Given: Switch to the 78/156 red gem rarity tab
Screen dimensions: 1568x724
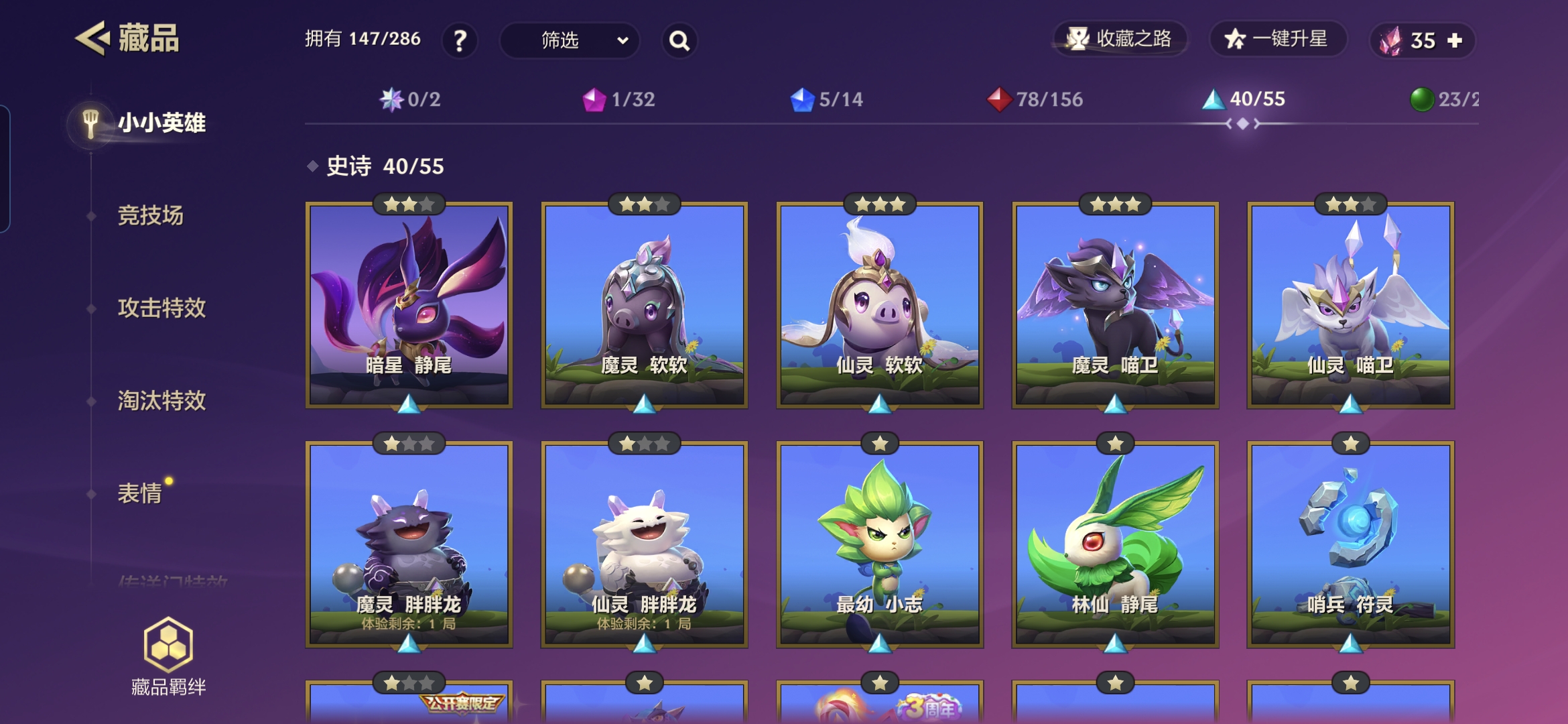Looking at the screenshot, I should click(1035, 99).
